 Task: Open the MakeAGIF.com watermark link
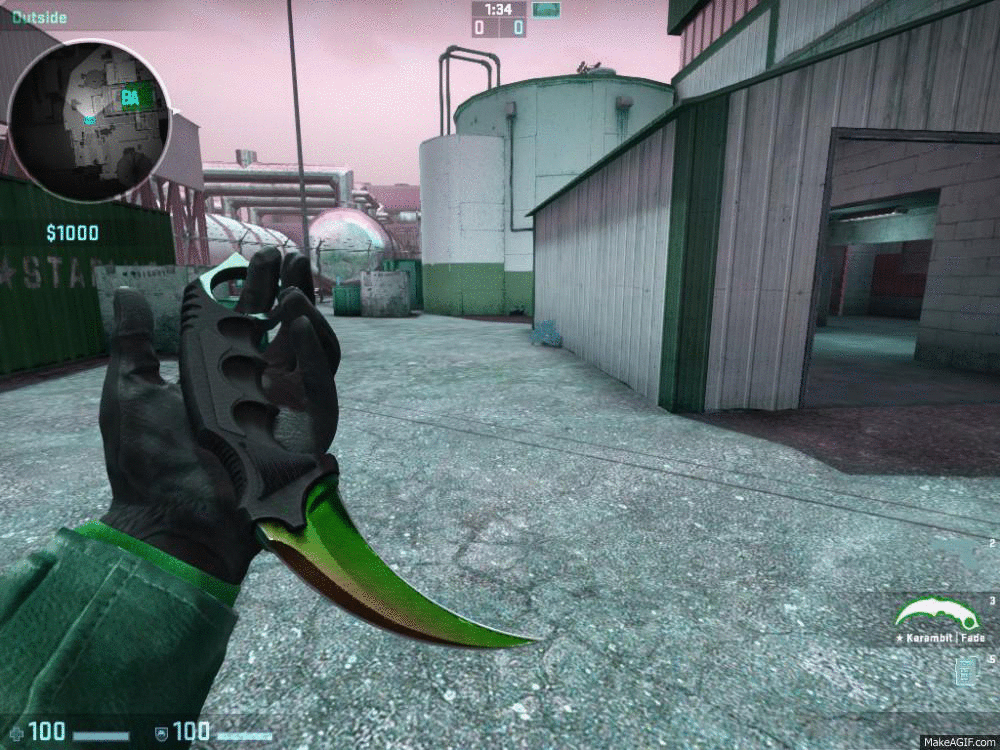(957, 741)
